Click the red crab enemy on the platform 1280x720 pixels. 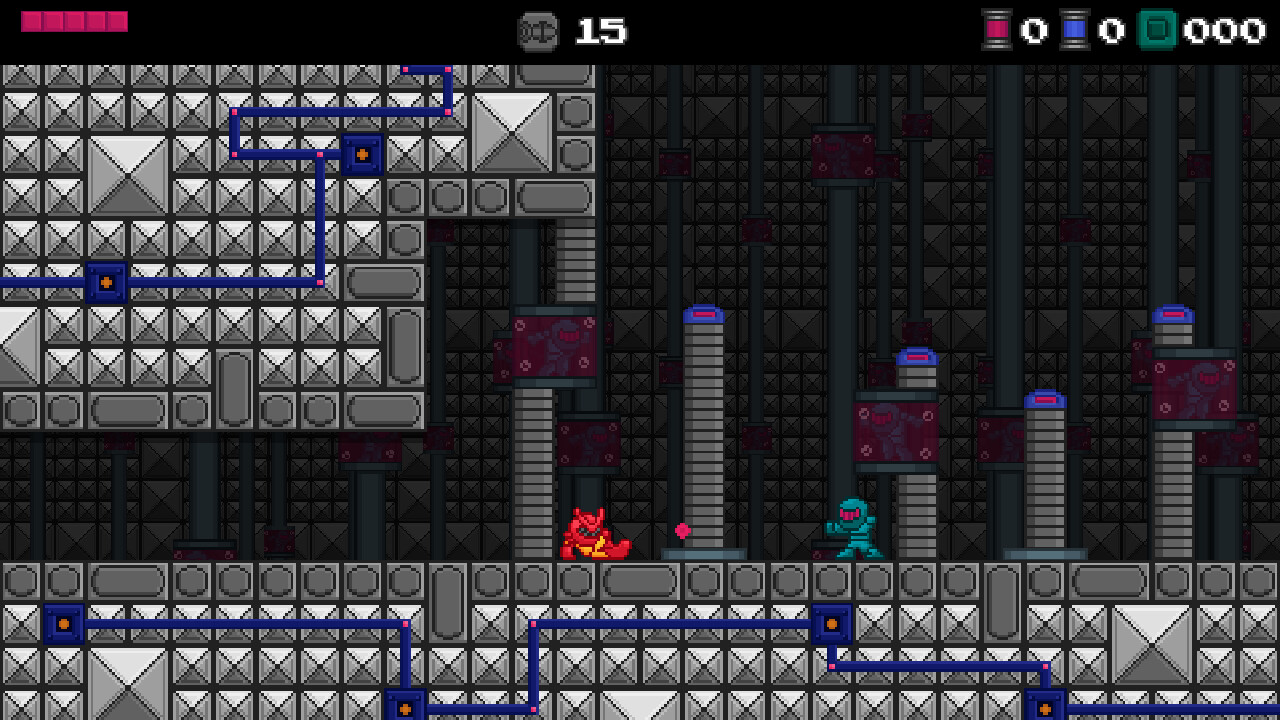[x=590, y=535]
